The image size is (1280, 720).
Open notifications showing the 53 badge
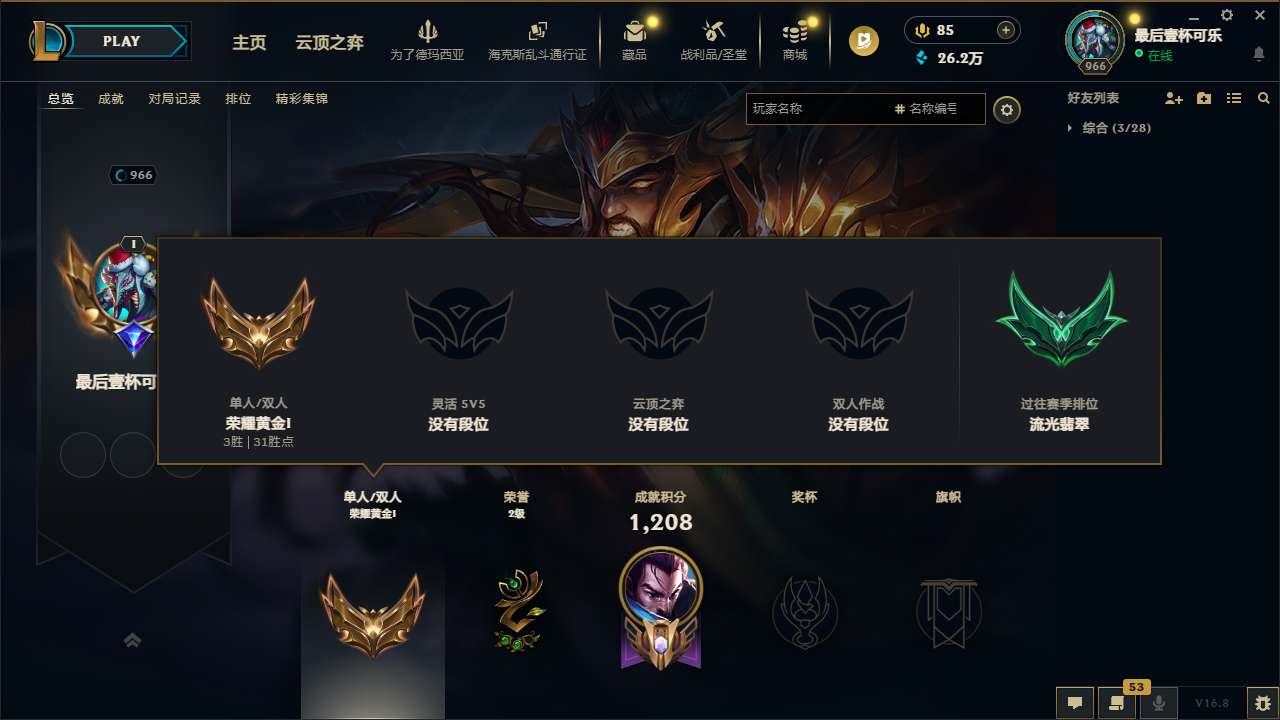tap(1115, 703)
